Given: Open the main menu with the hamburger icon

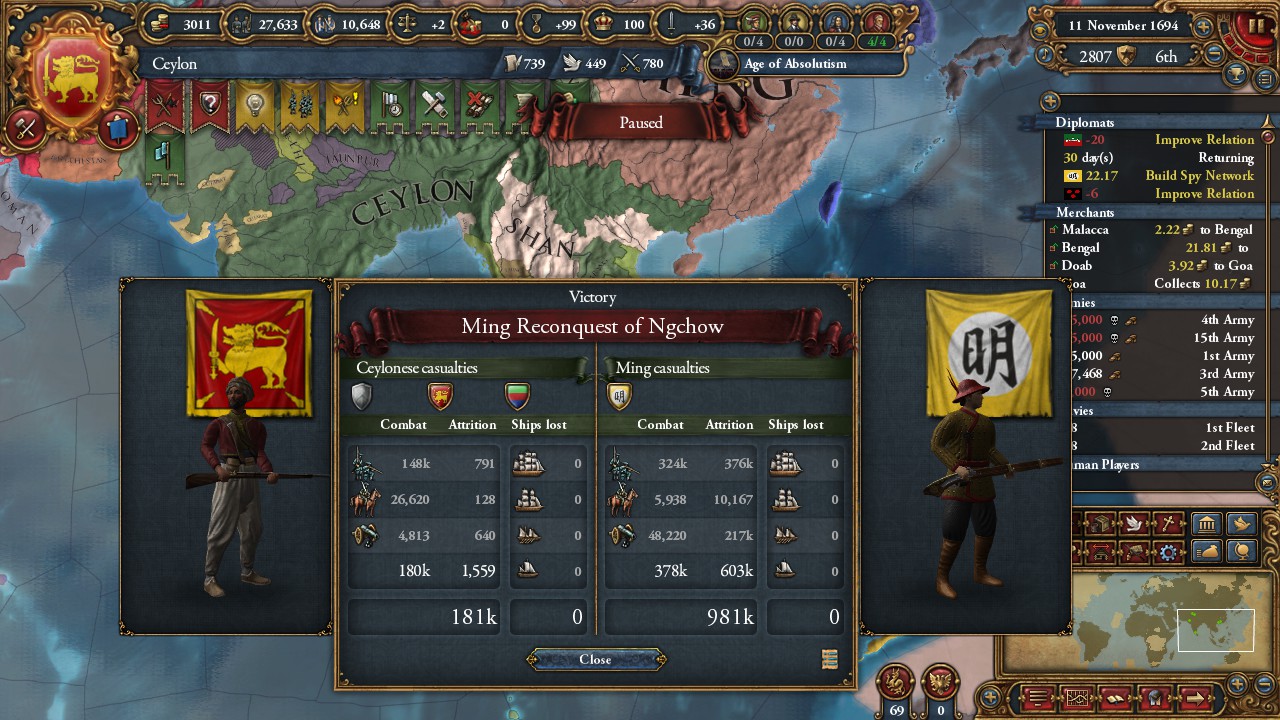Looking at the screenshot, I should tap(1037, 697).
